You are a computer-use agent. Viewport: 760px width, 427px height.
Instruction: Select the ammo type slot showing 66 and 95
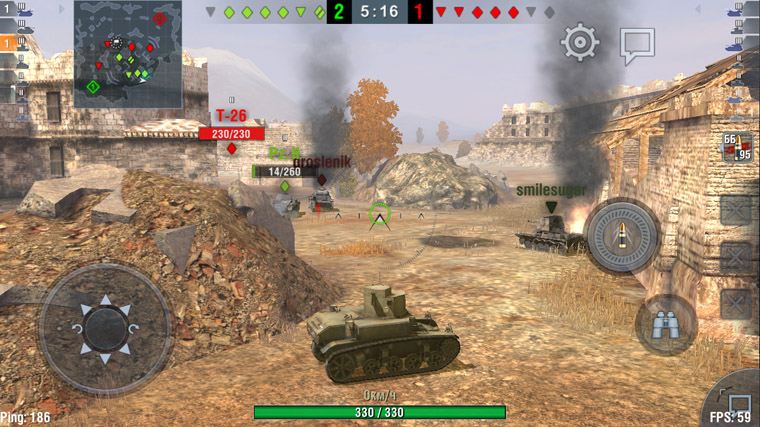click(x=737, y=147)
